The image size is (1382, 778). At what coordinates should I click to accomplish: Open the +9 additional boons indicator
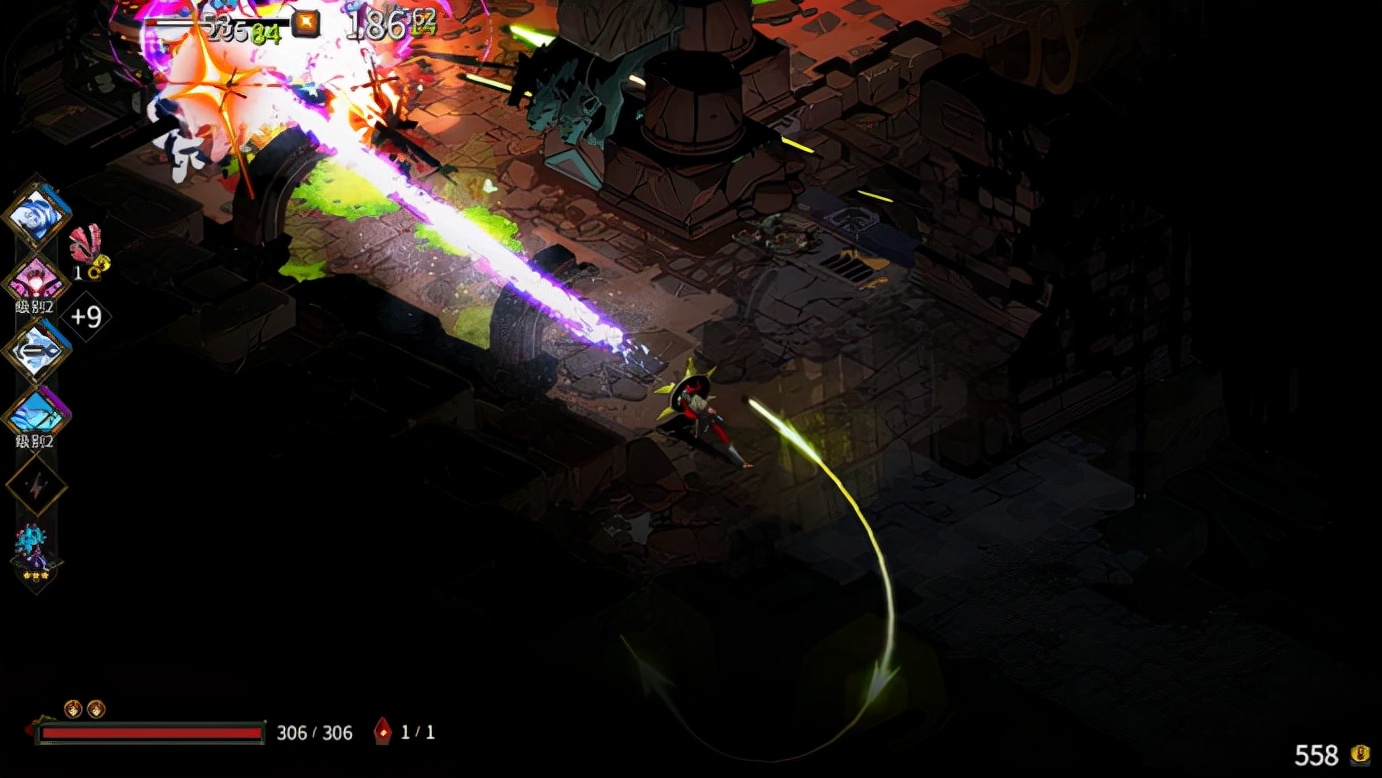(x=86, y=317)
